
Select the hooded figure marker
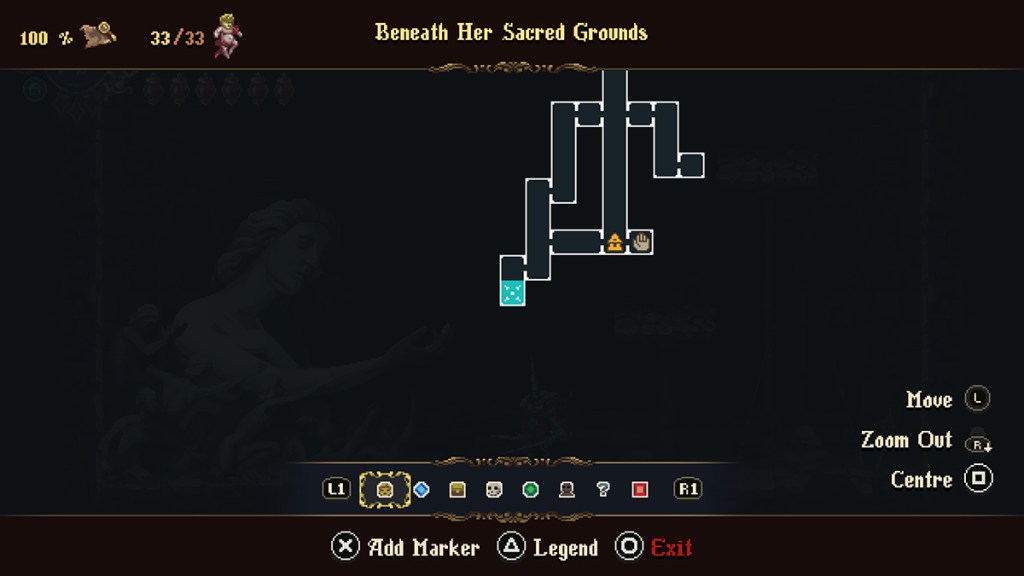pyautogui.click(x=567, y=489)
